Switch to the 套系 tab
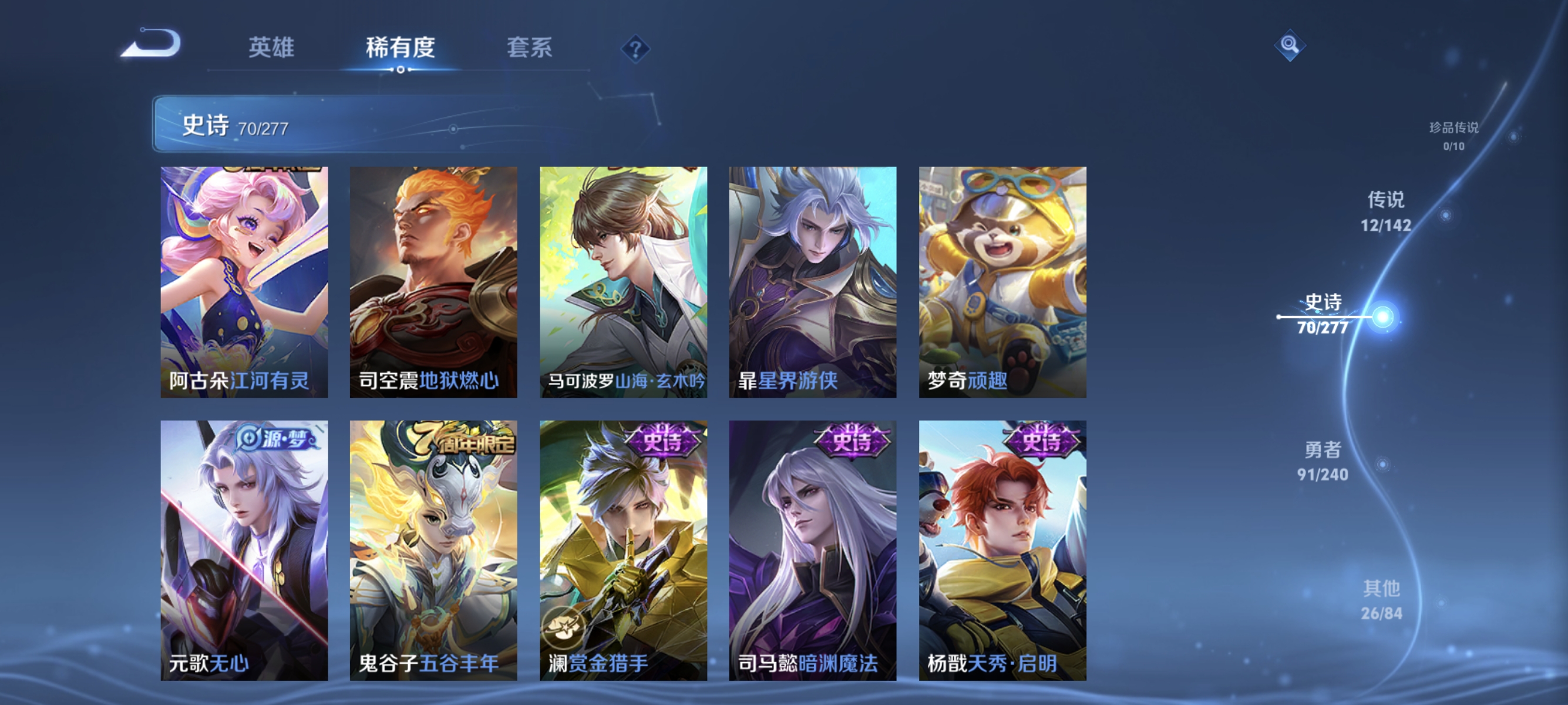This screenshot has height=705, width=1568. click(530, 48)
